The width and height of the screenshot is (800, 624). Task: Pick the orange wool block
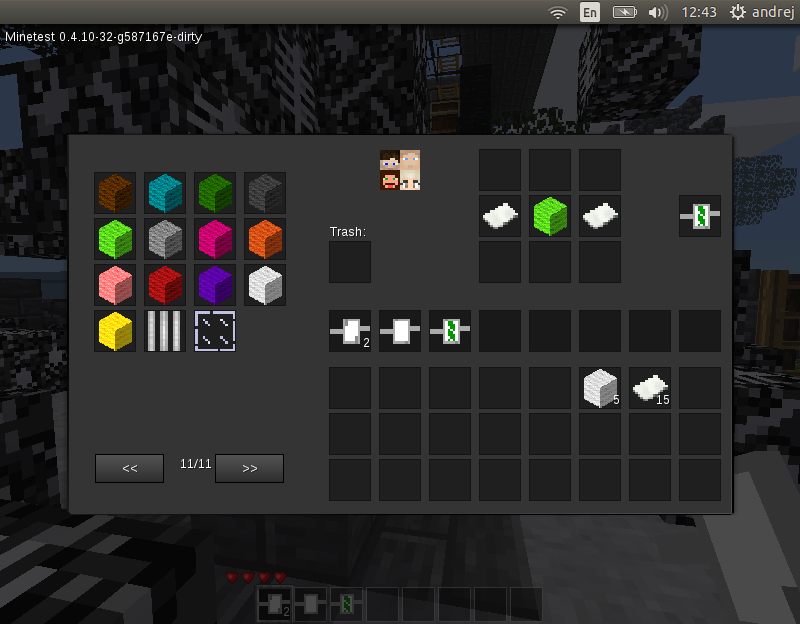pos(265,238)
